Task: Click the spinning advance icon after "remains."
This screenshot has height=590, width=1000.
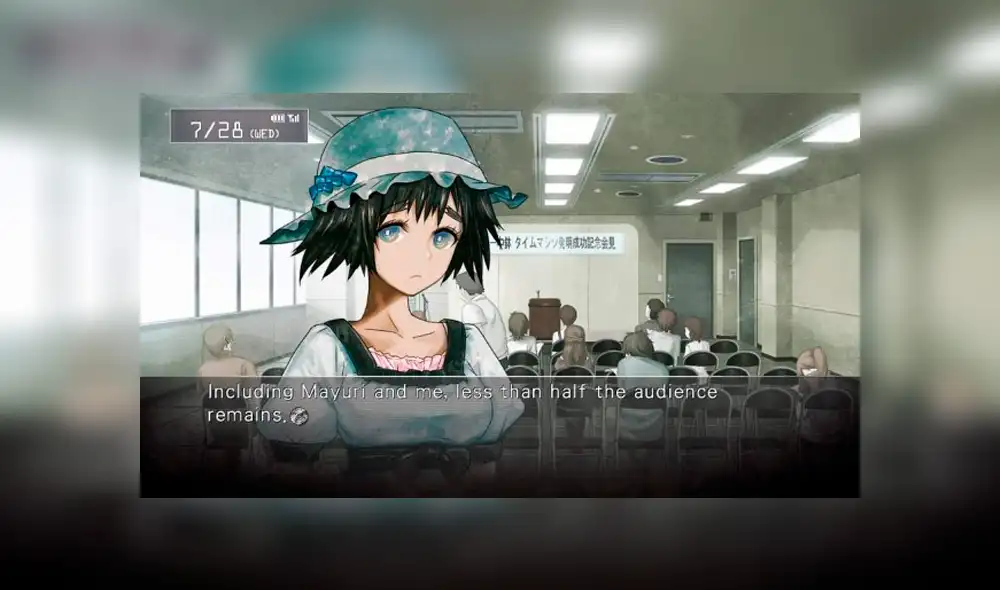Action: point(297,416)
